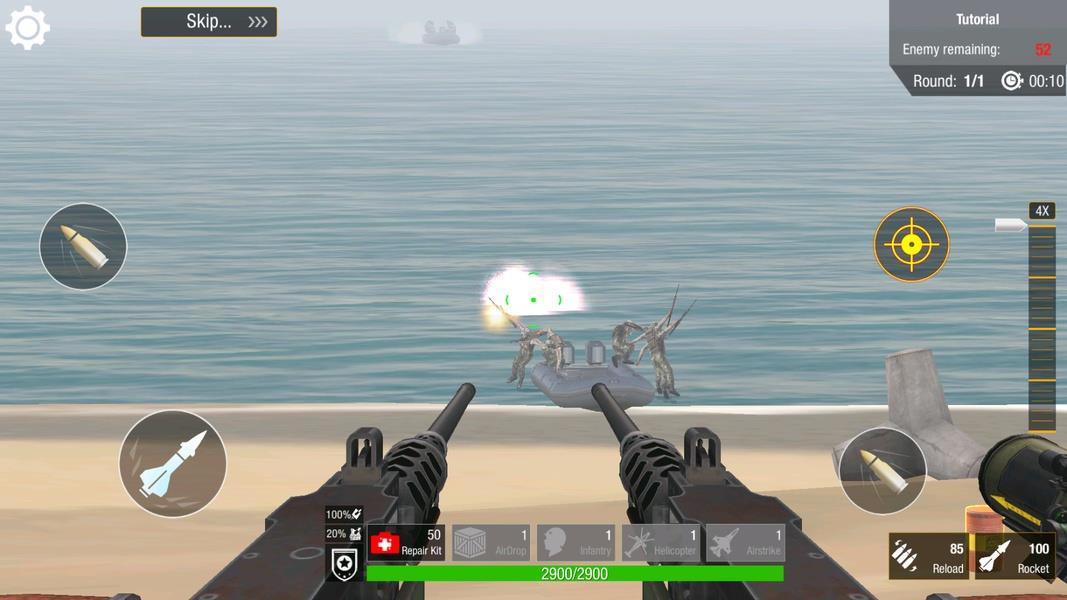Tap the Reload button
The width and height of the screenshot is (1067, 600).
tap(929, 556)
